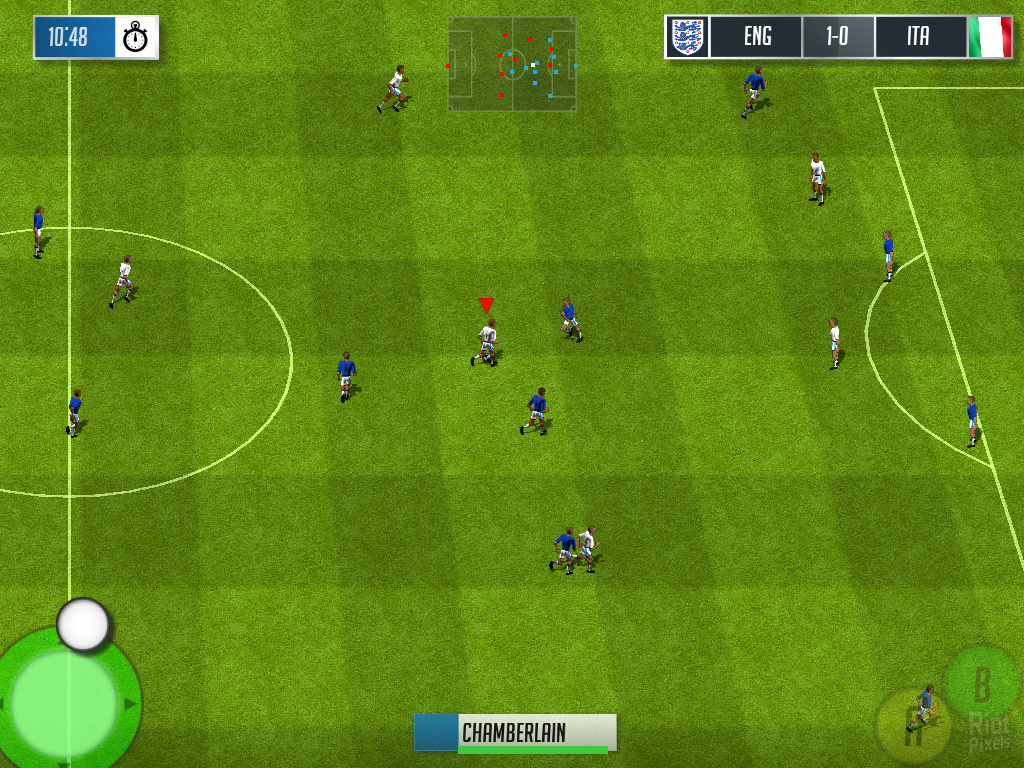The image size is (1024, 768).
Task: Click the pitch radar minimap
Action: [x=512, y=64]
